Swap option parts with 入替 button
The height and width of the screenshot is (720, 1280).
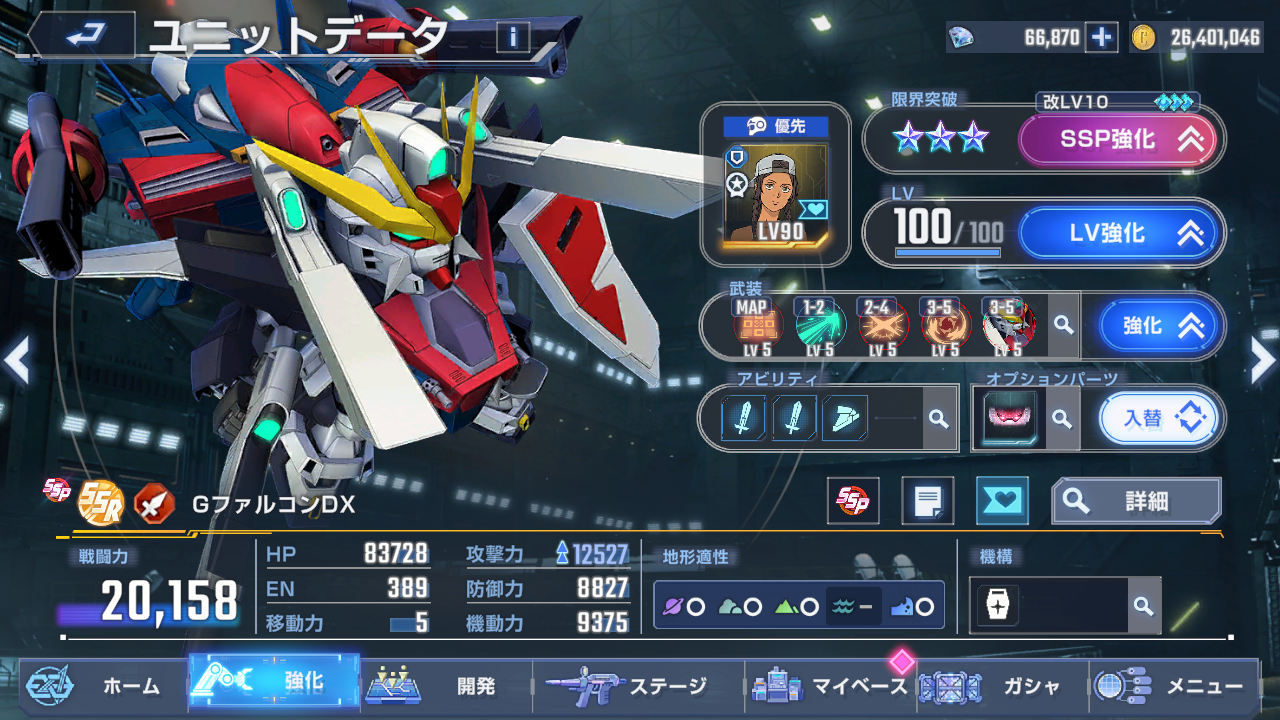point(1160,418)
